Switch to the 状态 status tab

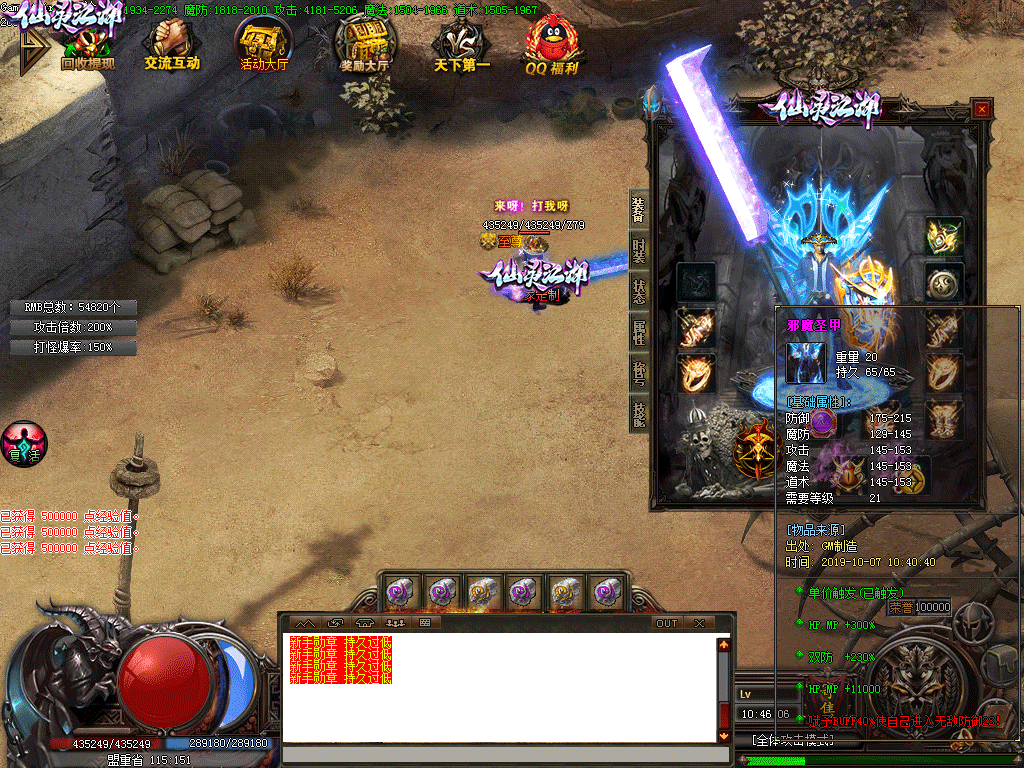coord(638,292)
